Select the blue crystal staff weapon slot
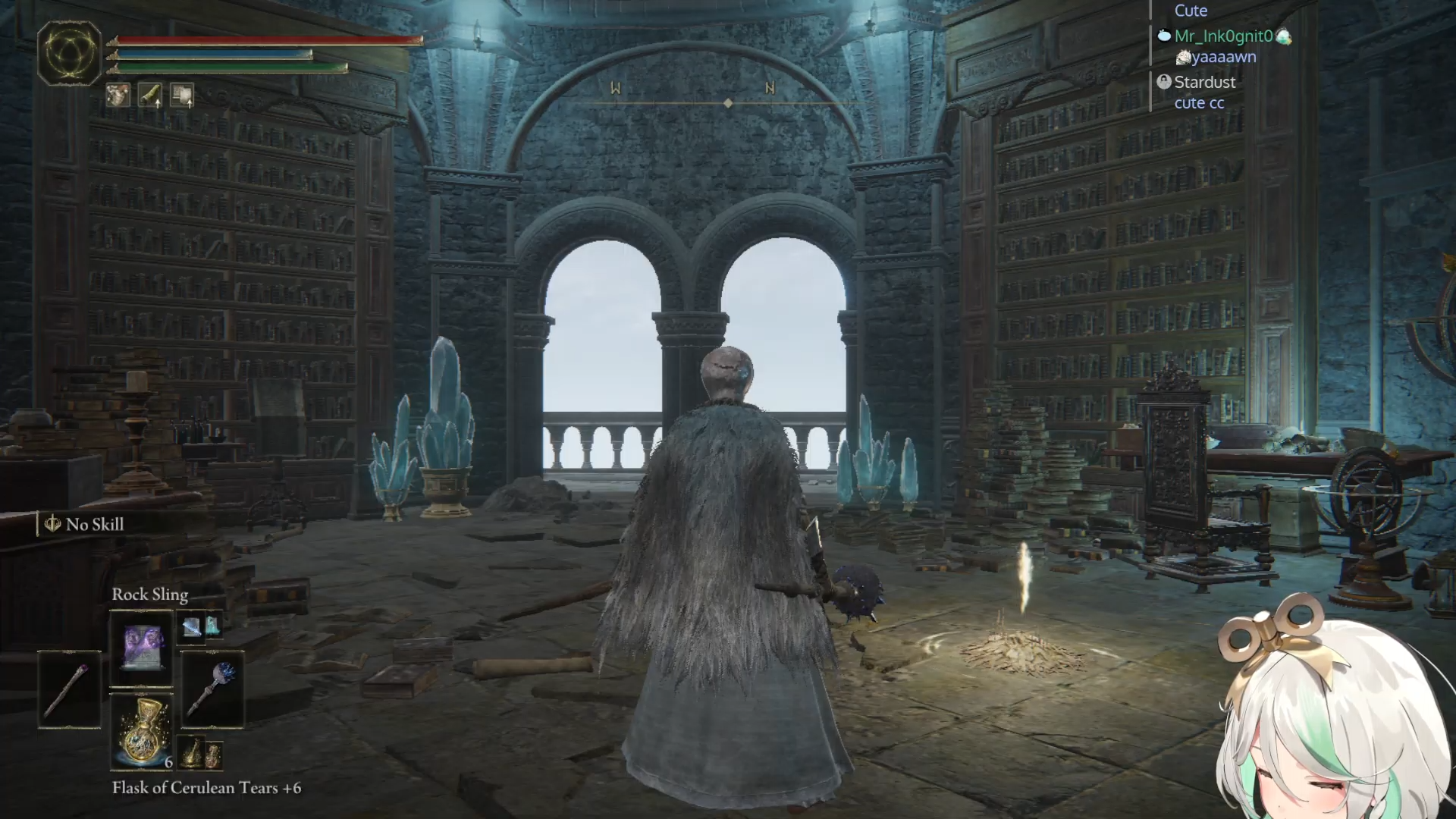 212,690
